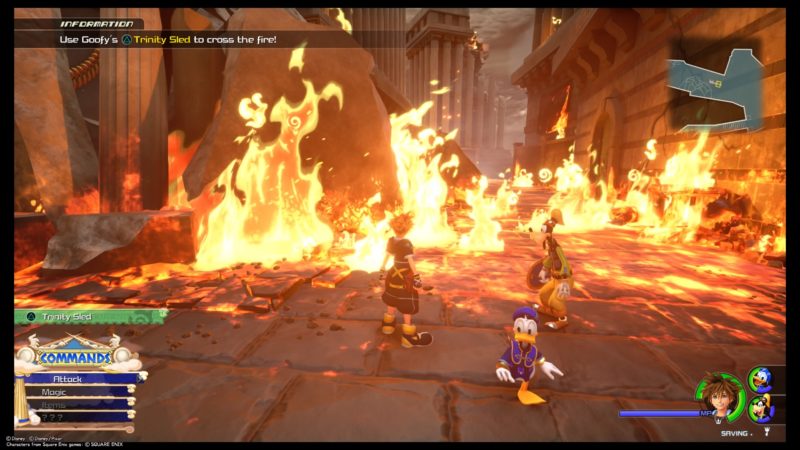Image resolution: width=800 pixels, height=450 pixels.
Task: Select the Attack command
Action: pyautogui.click(x=78, y=380)
